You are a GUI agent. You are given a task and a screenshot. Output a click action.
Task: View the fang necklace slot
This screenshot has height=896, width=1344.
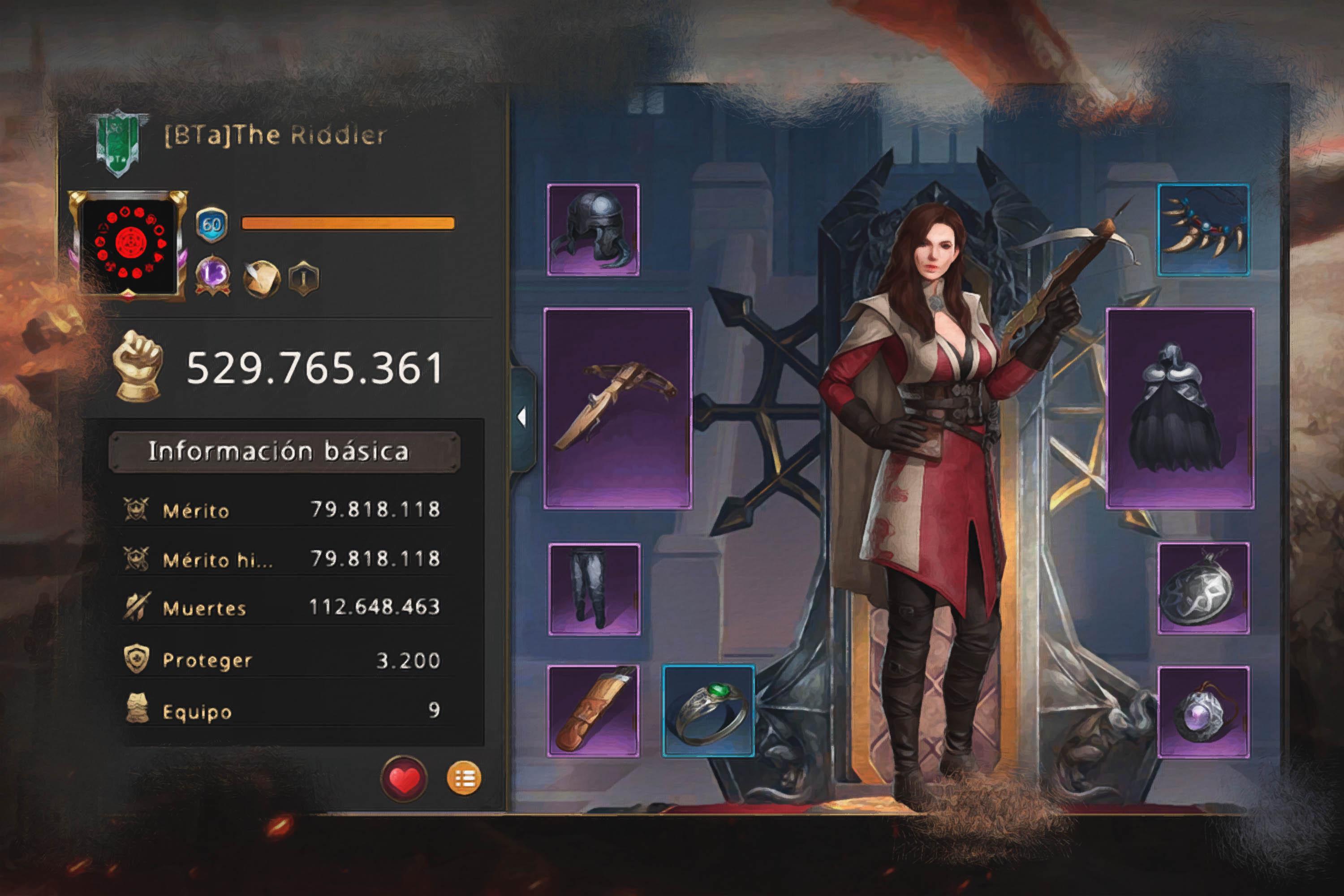click(1203, 230)
